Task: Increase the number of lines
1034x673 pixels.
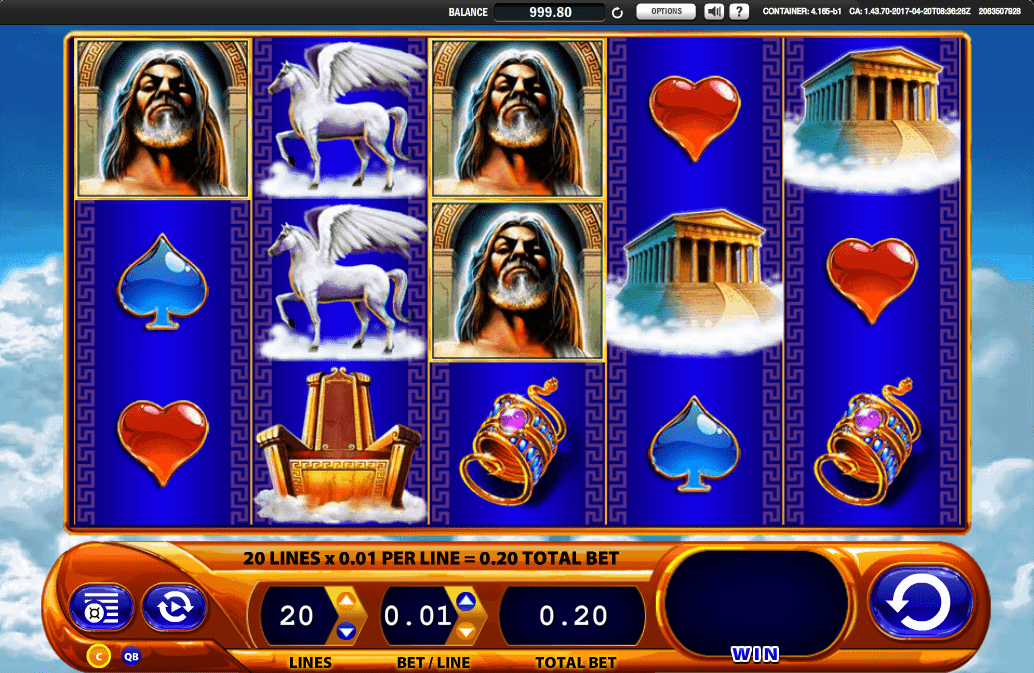Action: (x=346, y=601)
